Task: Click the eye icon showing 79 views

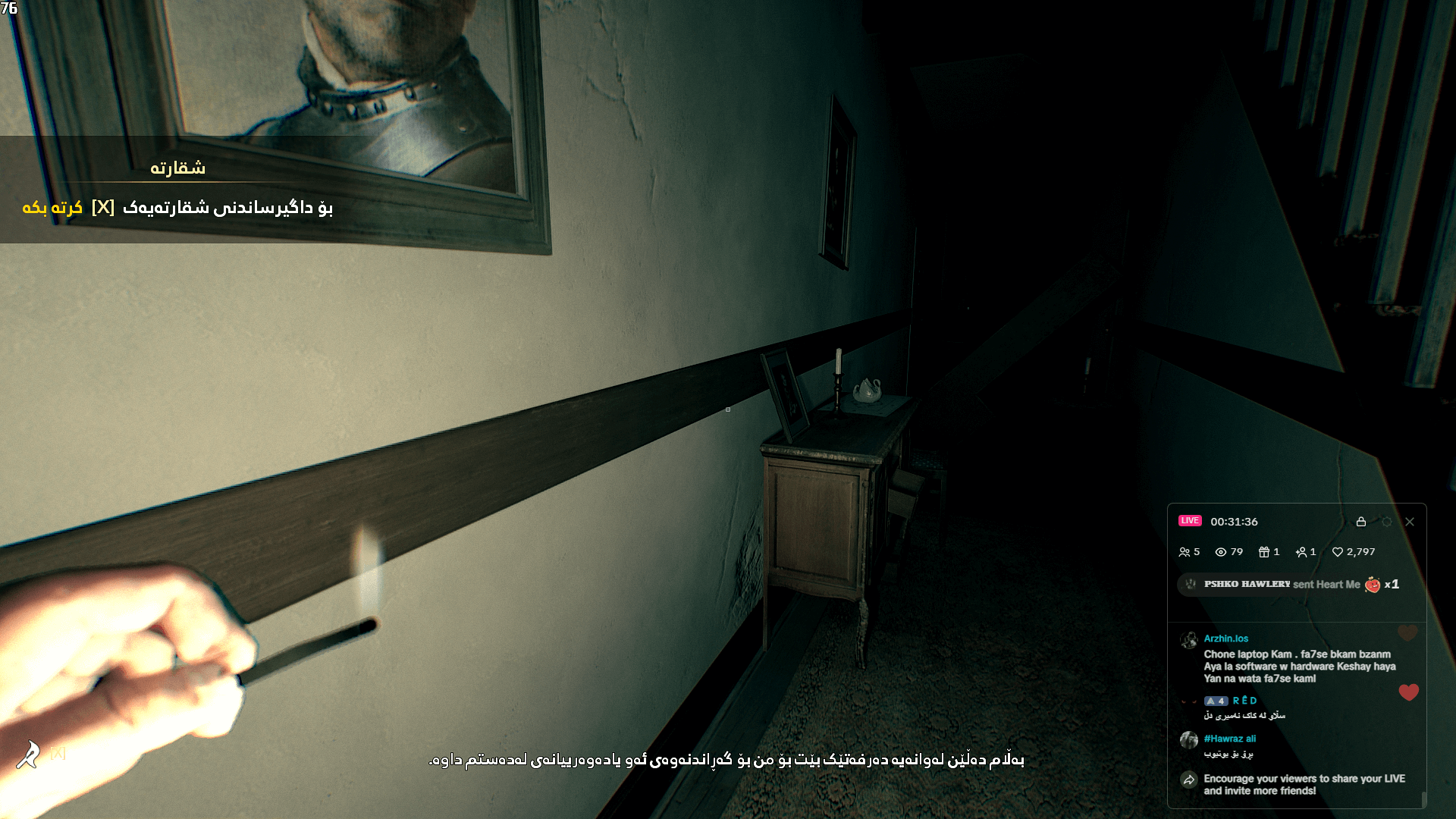Action: pyautogui.click(x=1221, y=552)
